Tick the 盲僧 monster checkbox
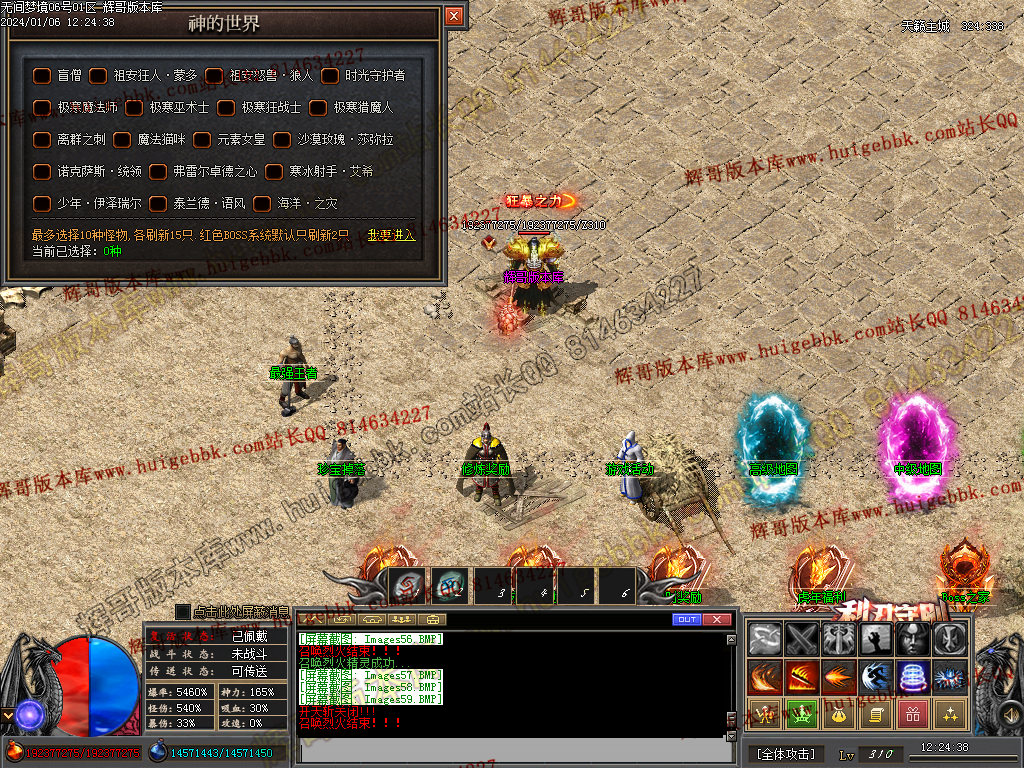1024x768 pixels. [x=42, y=75]
